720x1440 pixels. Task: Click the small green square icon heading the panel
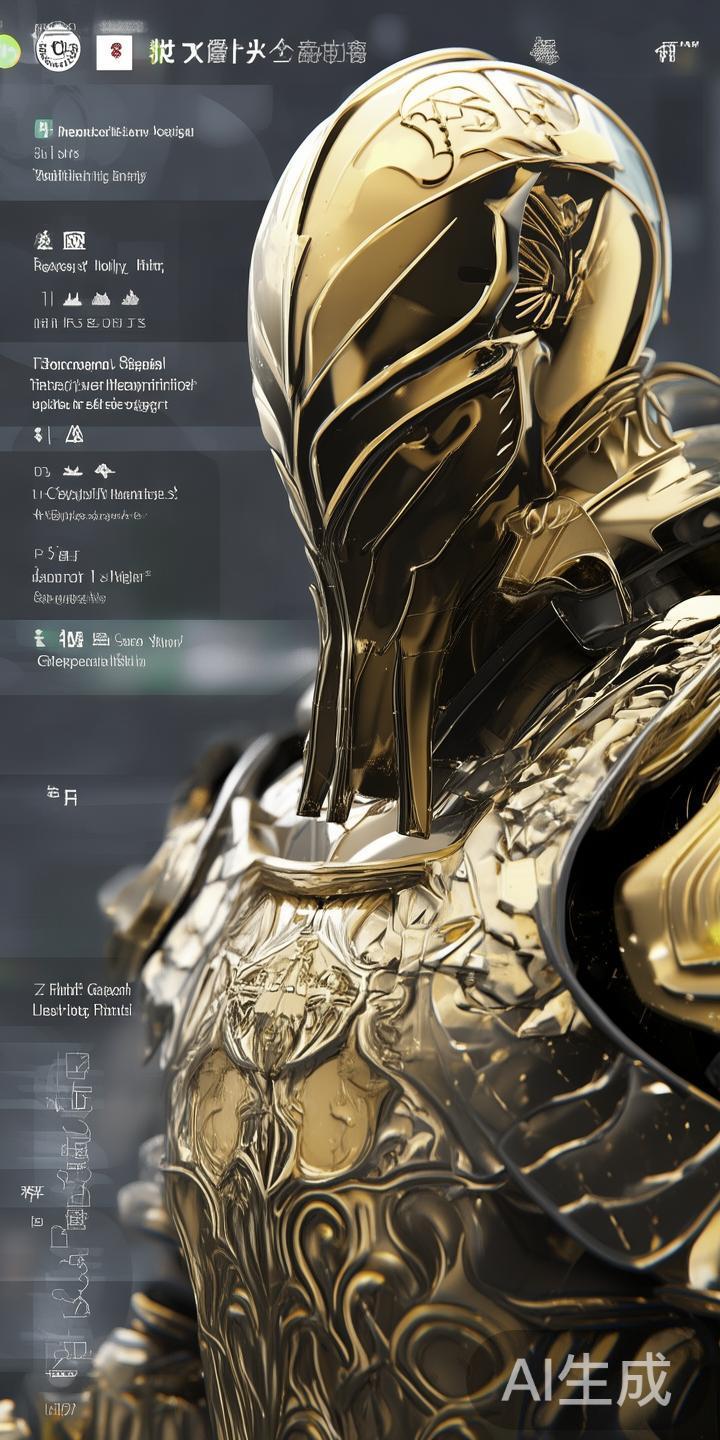42,129
